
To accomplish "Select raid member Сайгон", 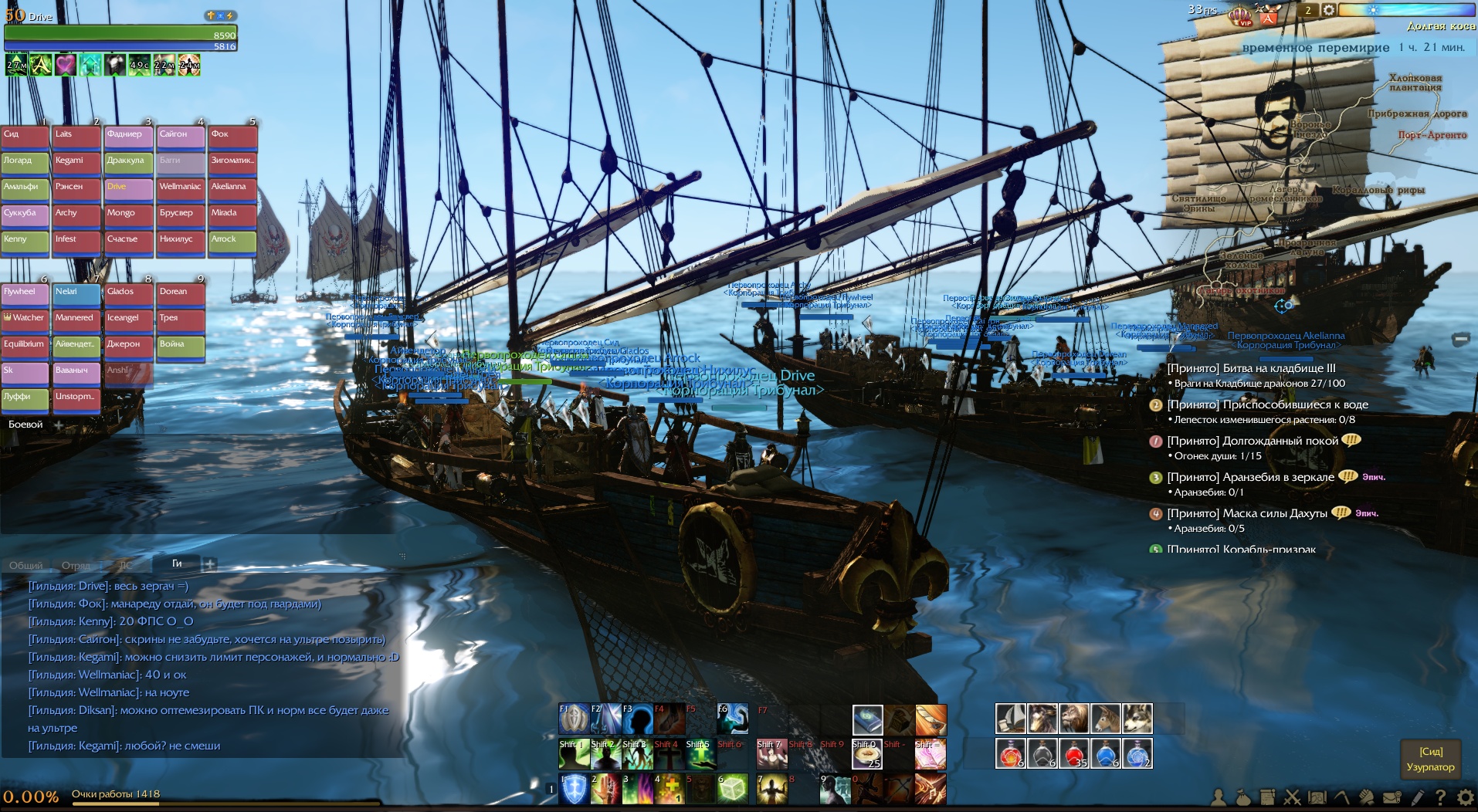I will [x=181, y=136].
